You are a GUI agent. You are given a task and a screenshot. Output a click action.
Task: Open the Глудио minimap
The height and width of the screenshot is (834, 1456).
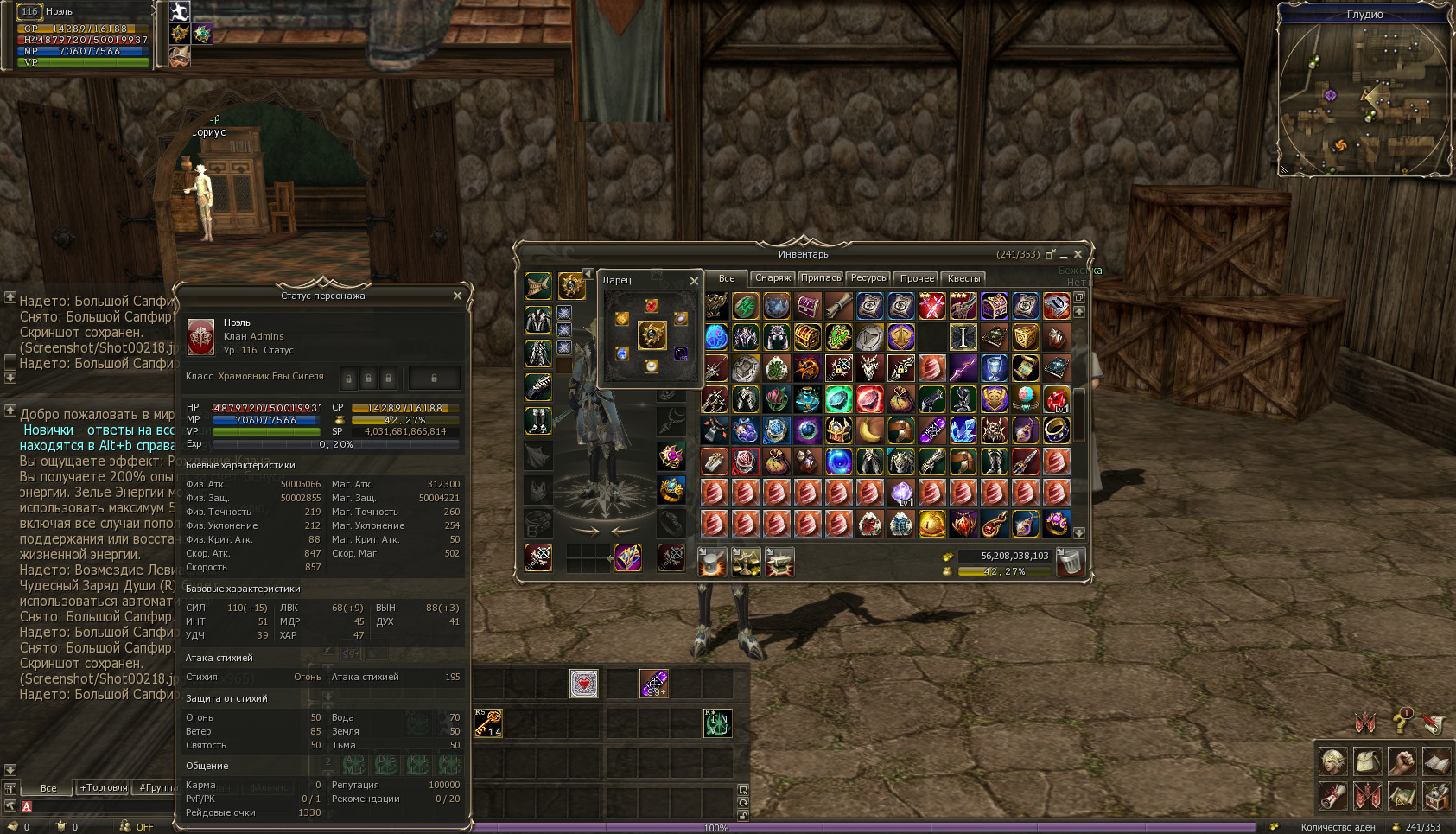(x=1364, y=95)
